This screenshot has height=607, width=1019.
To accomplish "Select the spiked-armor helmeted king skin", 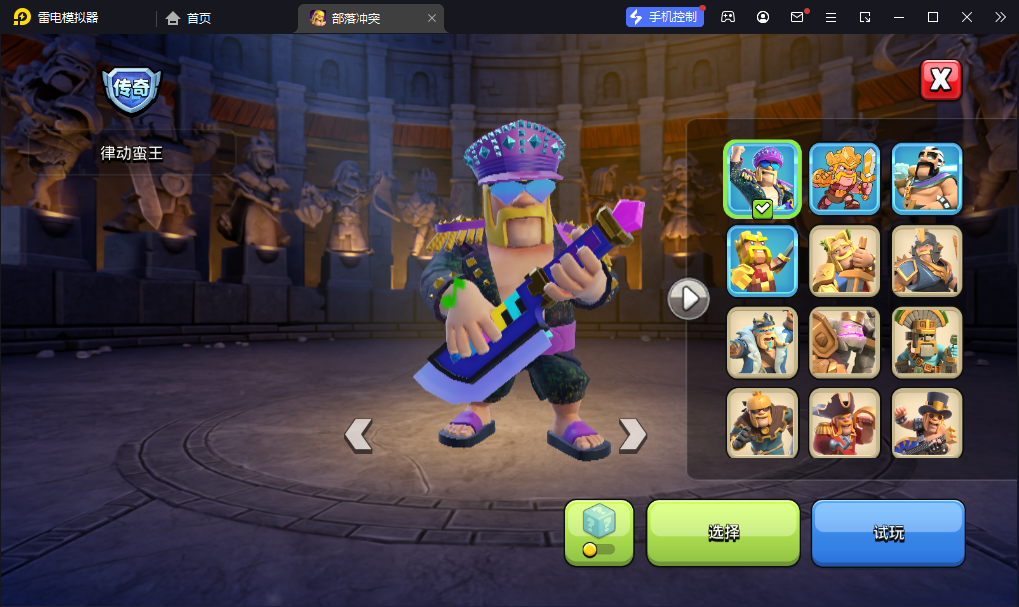I will [927, 261].
